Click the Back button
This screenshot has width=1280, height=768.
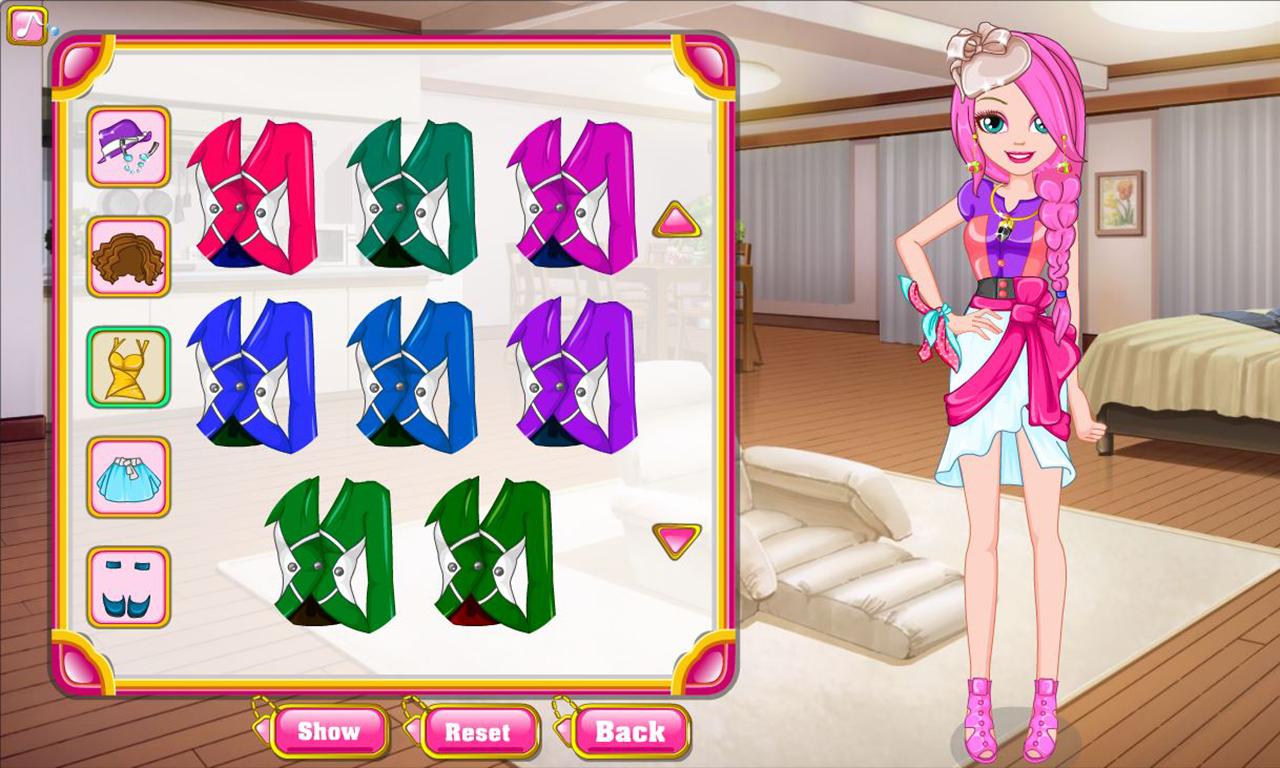(x=630, y=731)
